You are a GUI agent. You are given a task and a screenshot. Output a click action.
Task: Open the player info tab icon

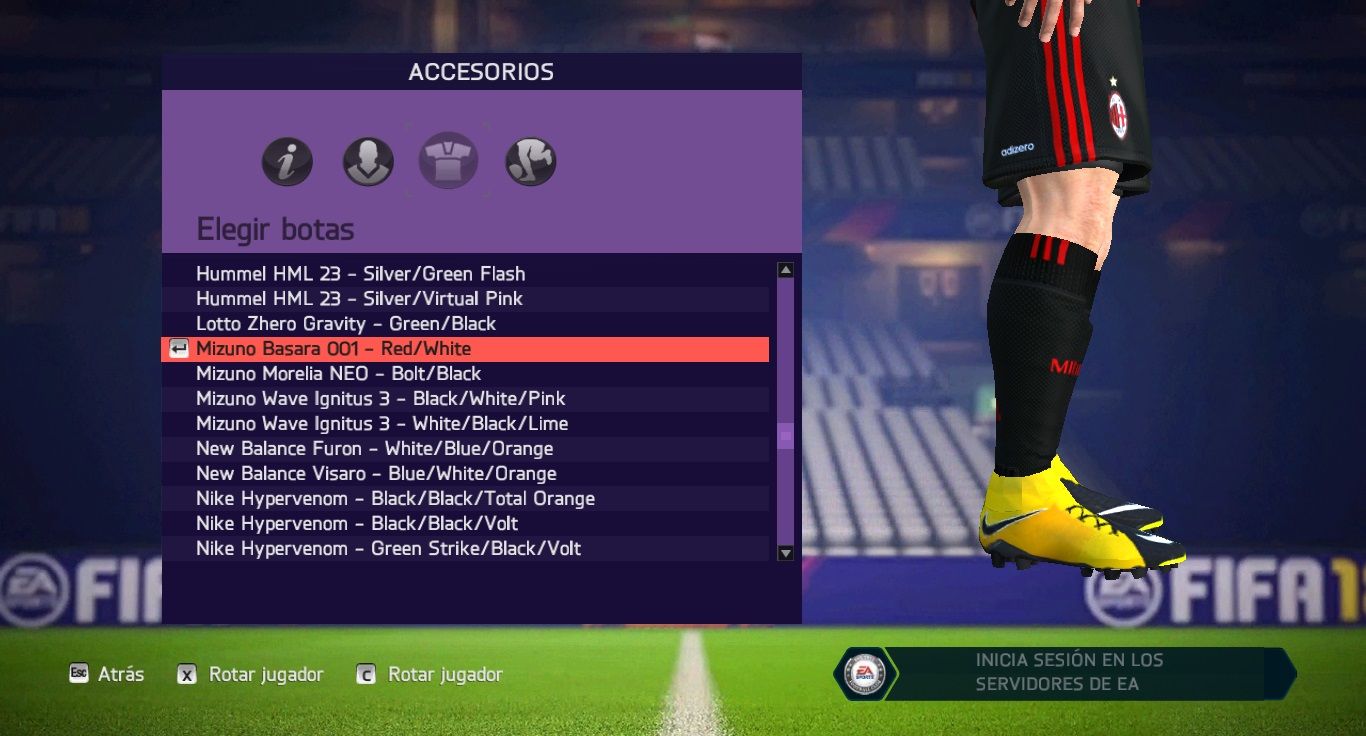[x=287, y=162]
